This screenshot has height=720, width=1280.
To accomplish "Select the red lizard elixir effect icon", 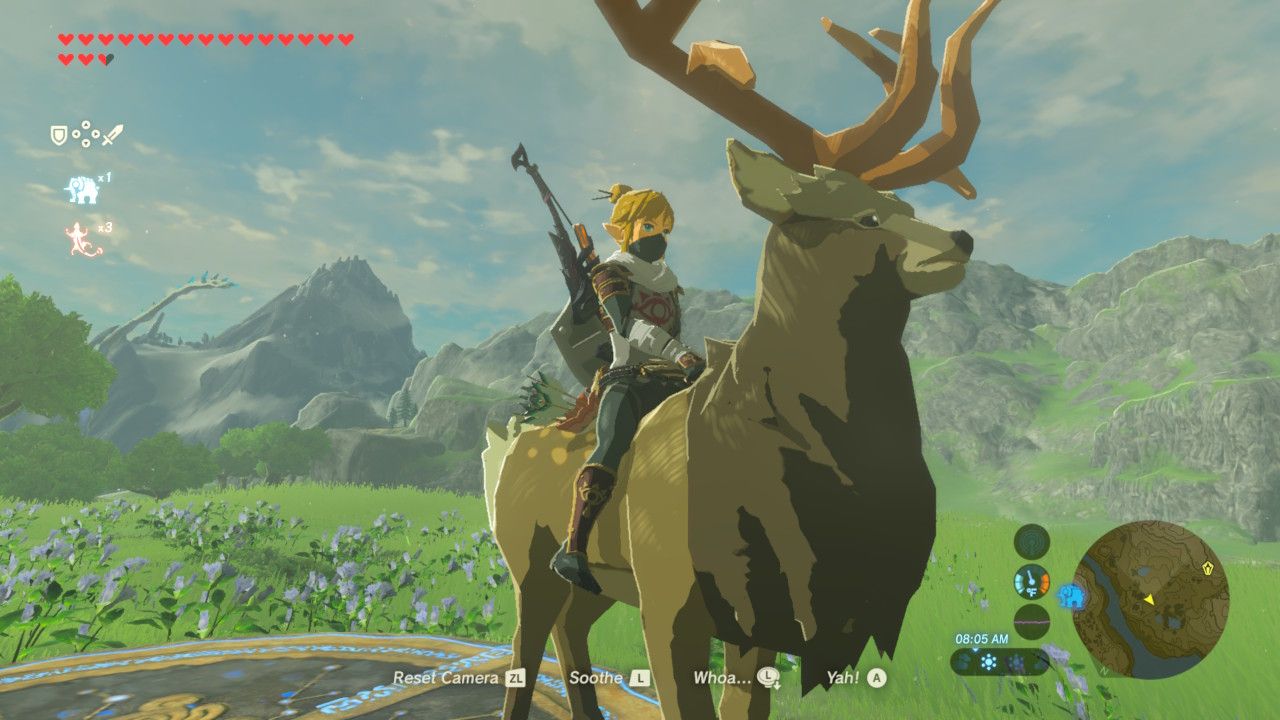I will 80,235.
